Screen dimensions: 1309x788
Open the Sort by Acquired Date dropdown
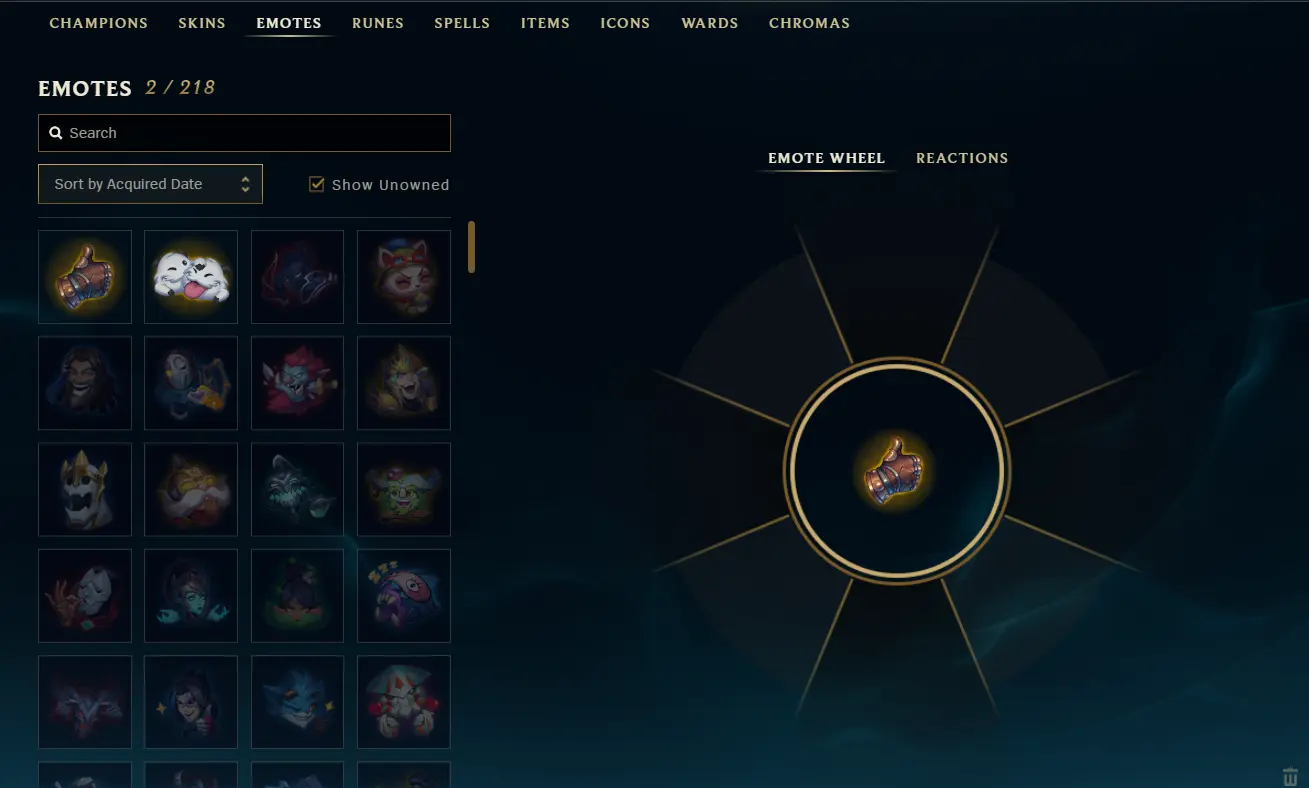[x=150, y=184]
